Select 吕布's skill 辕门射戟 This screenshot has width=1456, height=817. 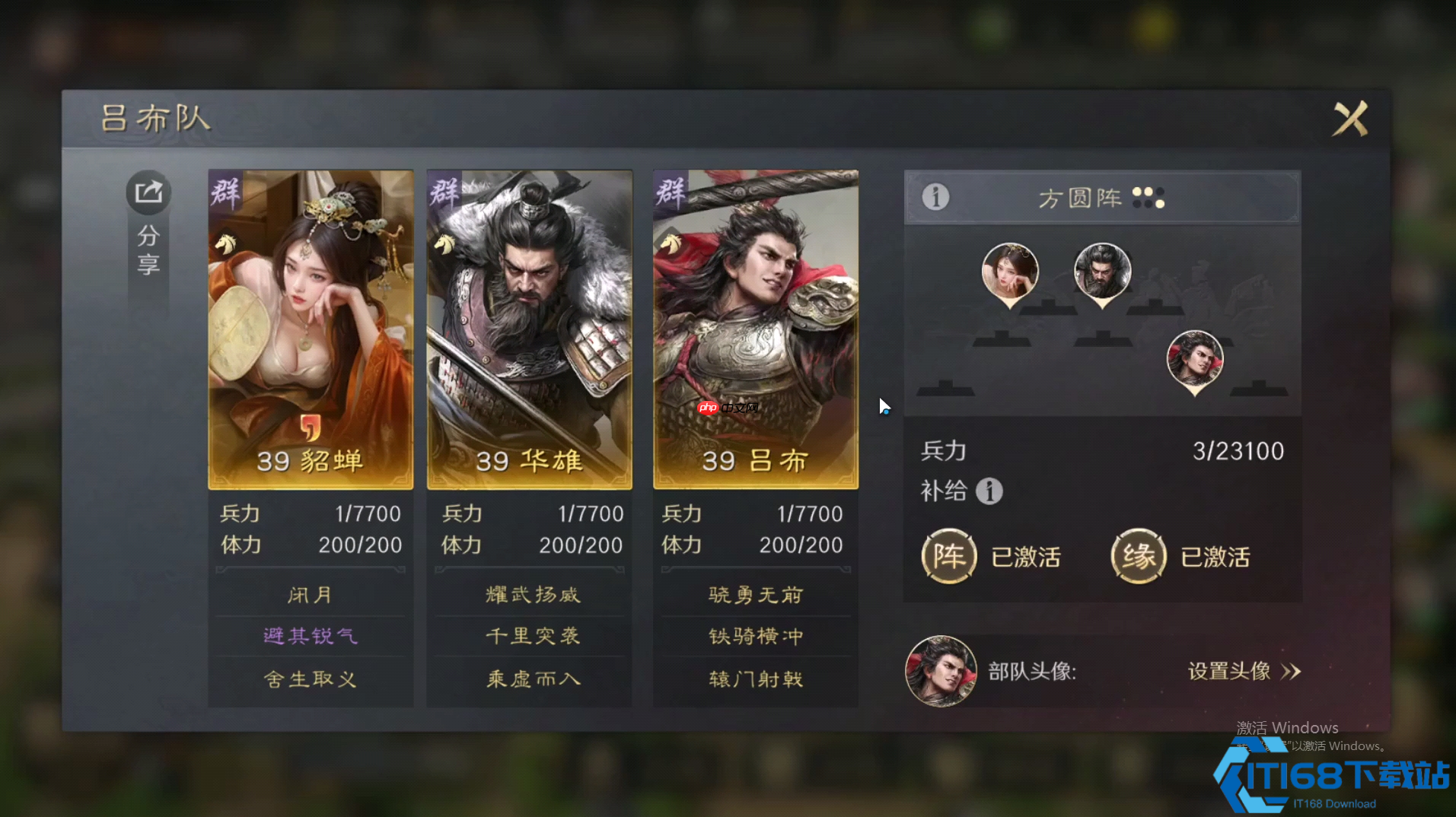coord(754,679)
